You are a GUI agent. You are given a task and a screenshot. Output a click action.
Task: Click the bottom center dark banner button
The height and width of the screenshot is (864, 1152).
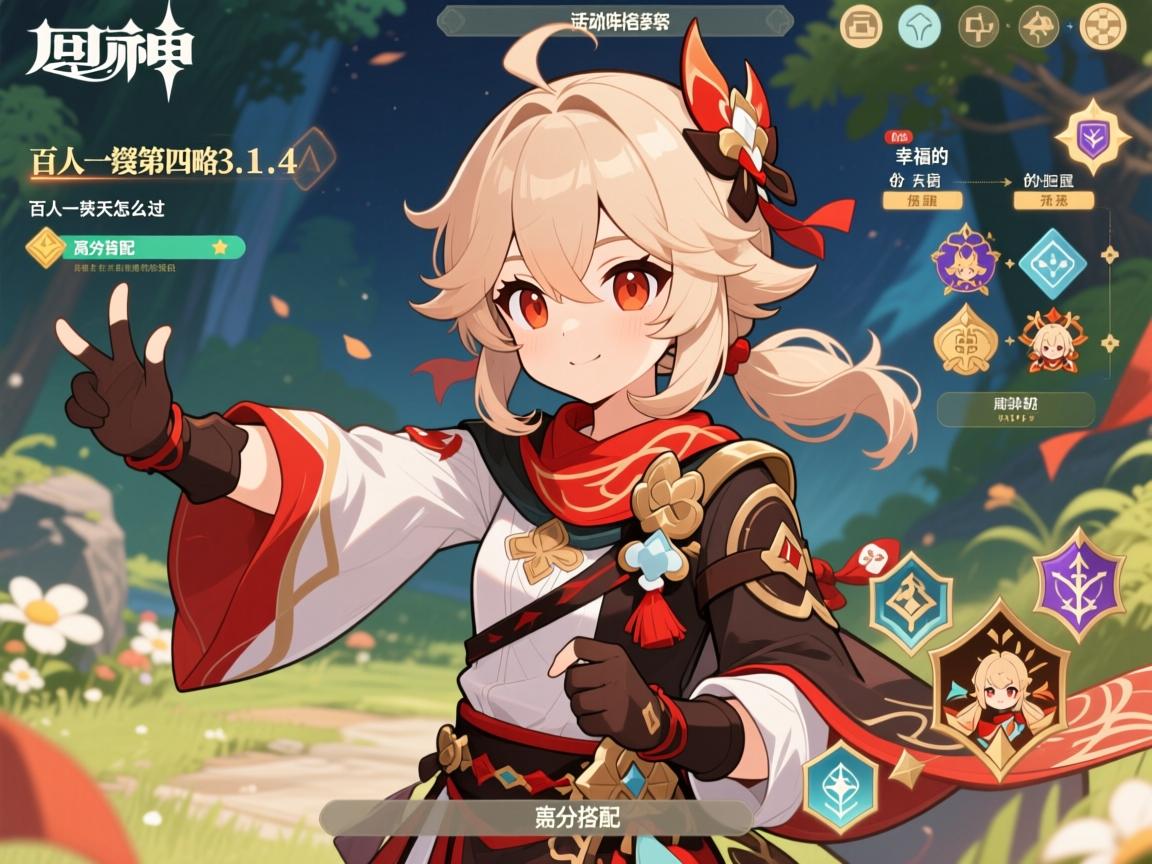click(x=535, y=817)
